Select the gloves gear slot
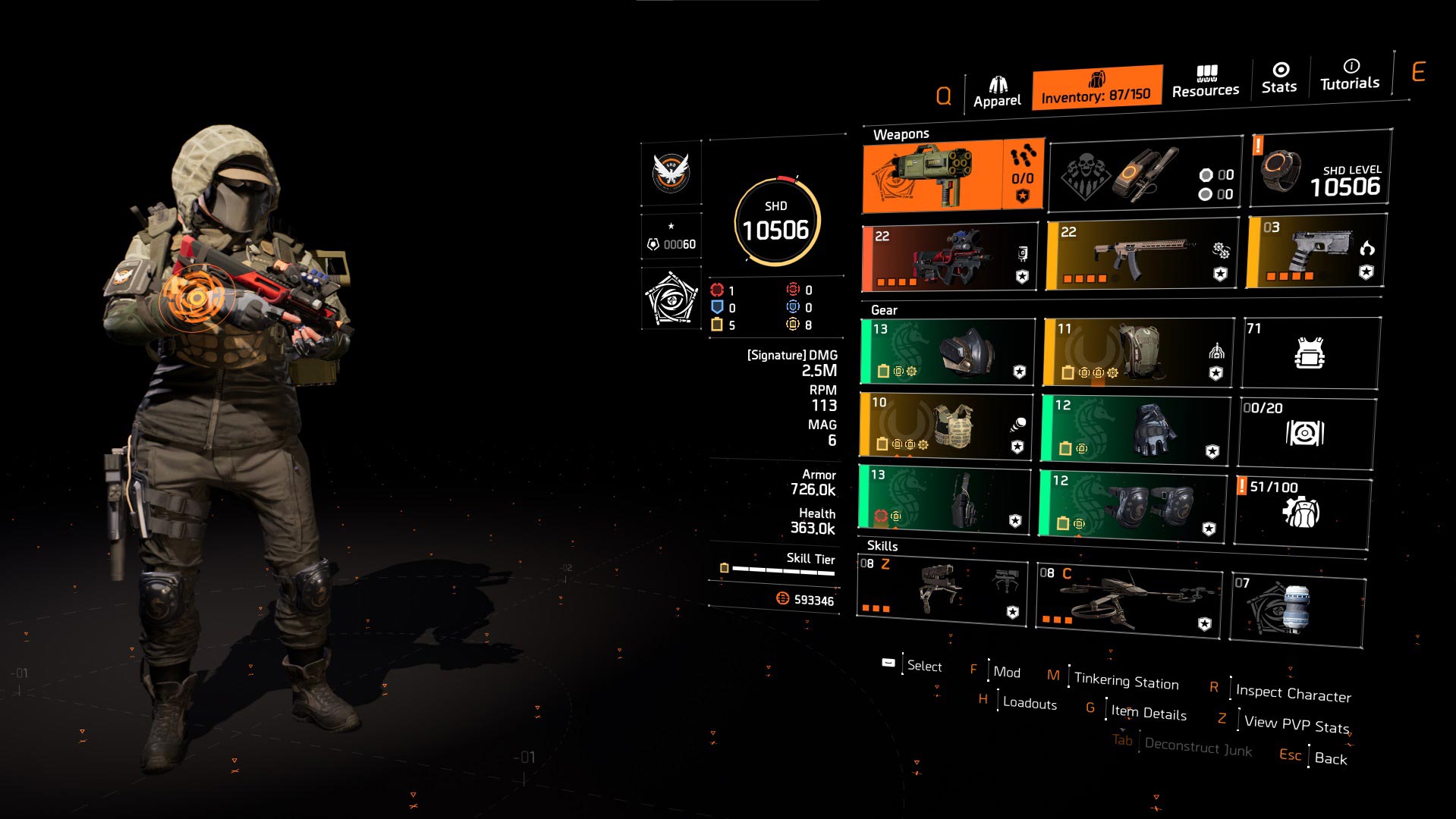1456x819 pixels. coord(1135,429)
